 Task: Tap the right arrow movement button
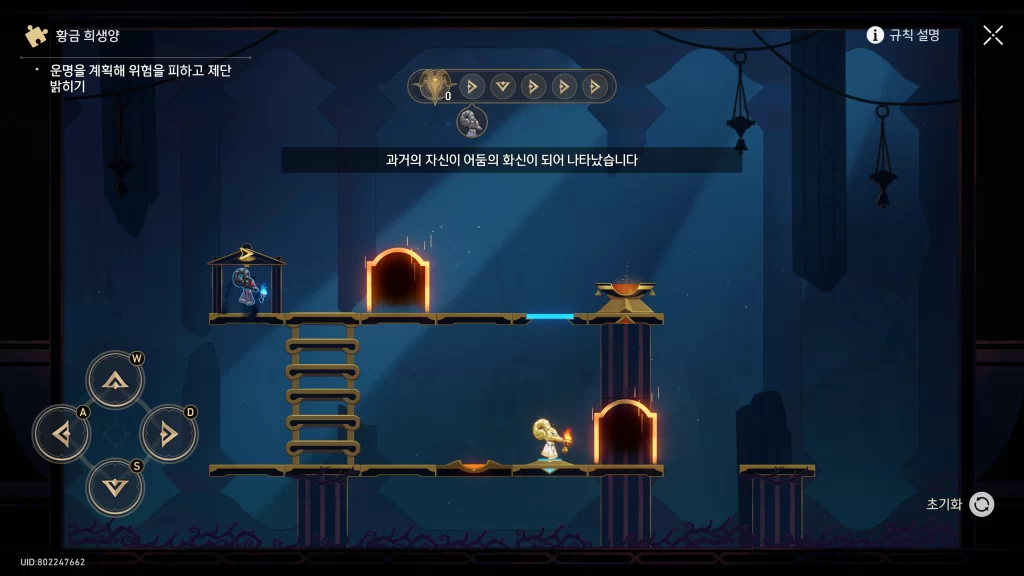168,434
